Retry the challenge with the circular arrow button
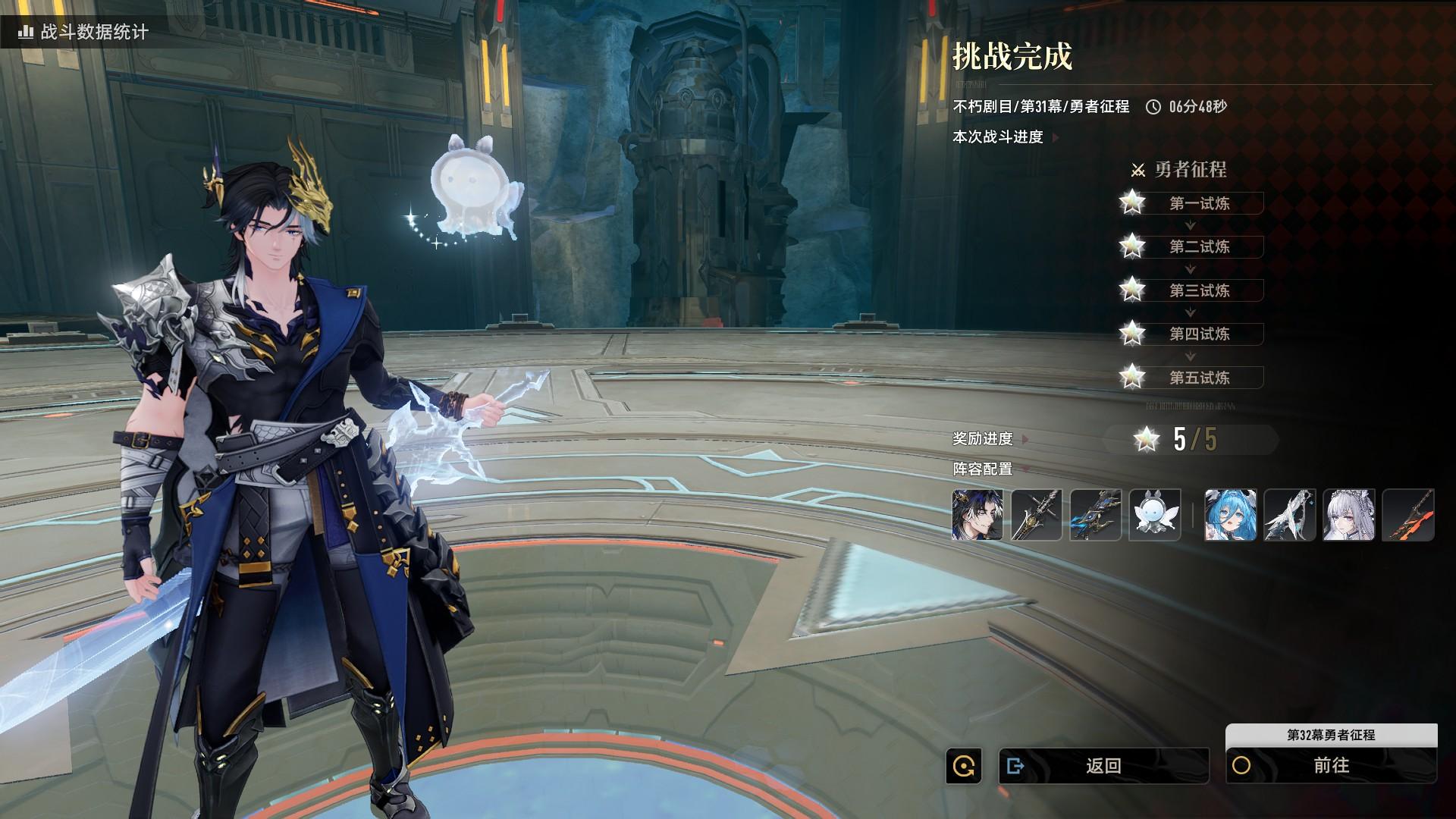 [x=964, y=766]
